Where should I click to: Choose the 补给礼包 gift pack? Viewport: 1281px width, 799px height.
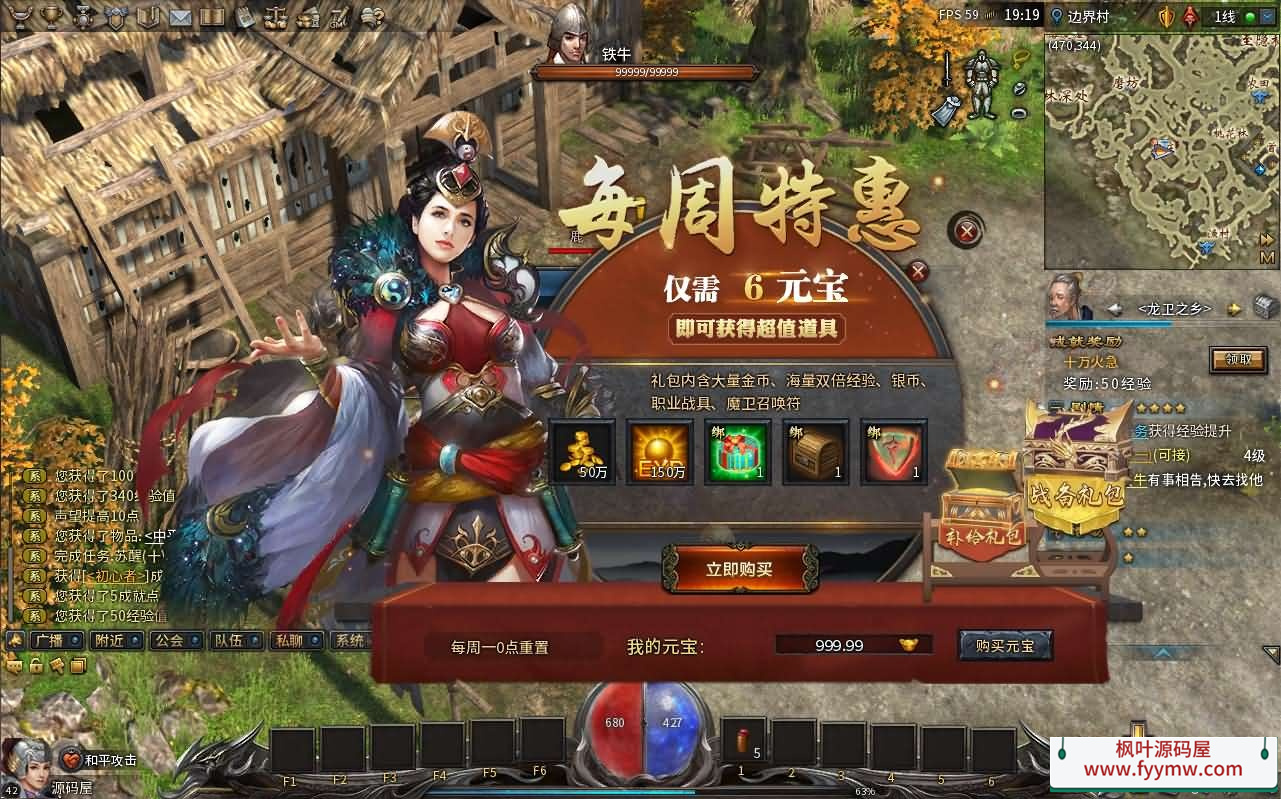[985, 510]
